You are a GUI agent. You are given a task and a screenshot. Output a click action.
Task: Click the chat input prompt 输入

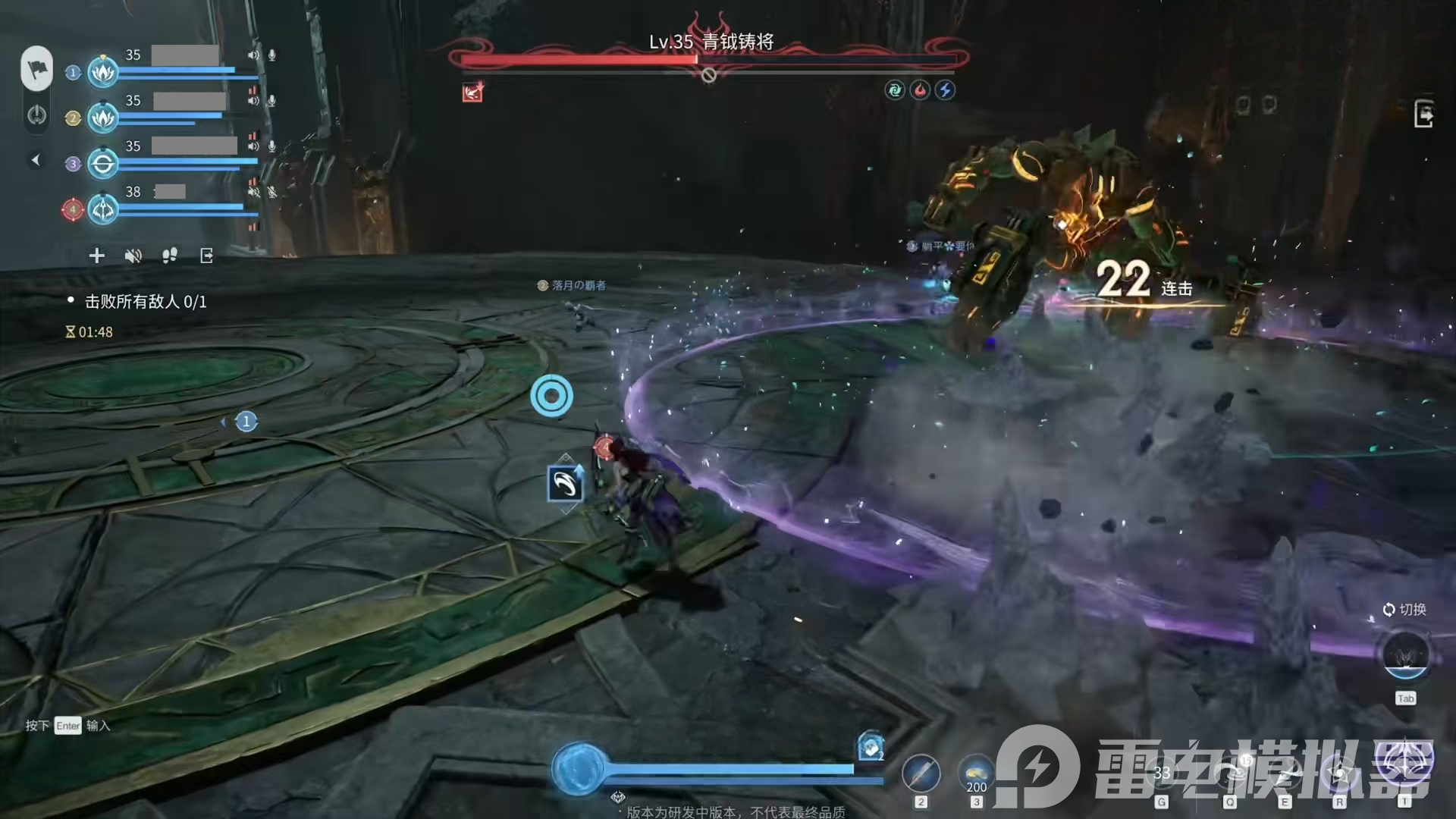click(x=98, y=726)
